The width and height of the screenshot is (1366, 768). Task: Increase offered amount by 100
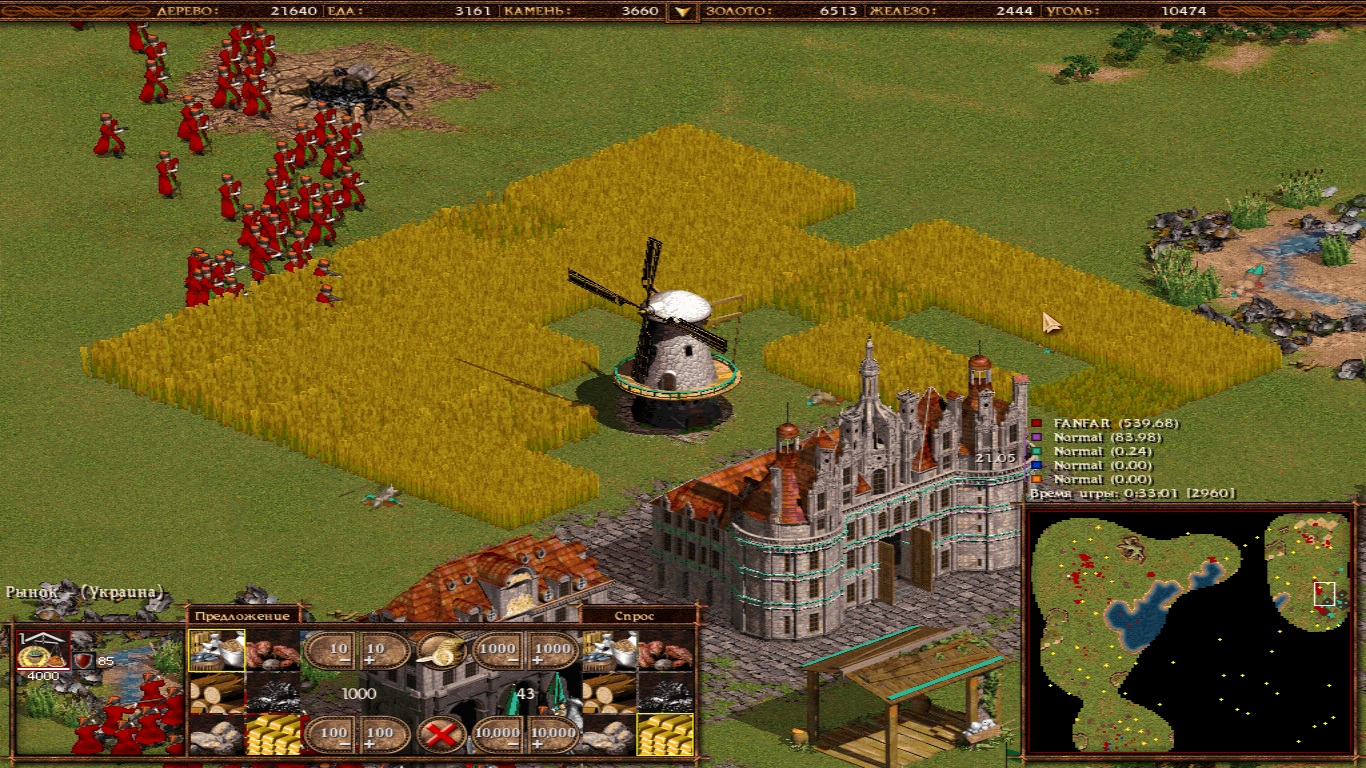pos(385,735)
